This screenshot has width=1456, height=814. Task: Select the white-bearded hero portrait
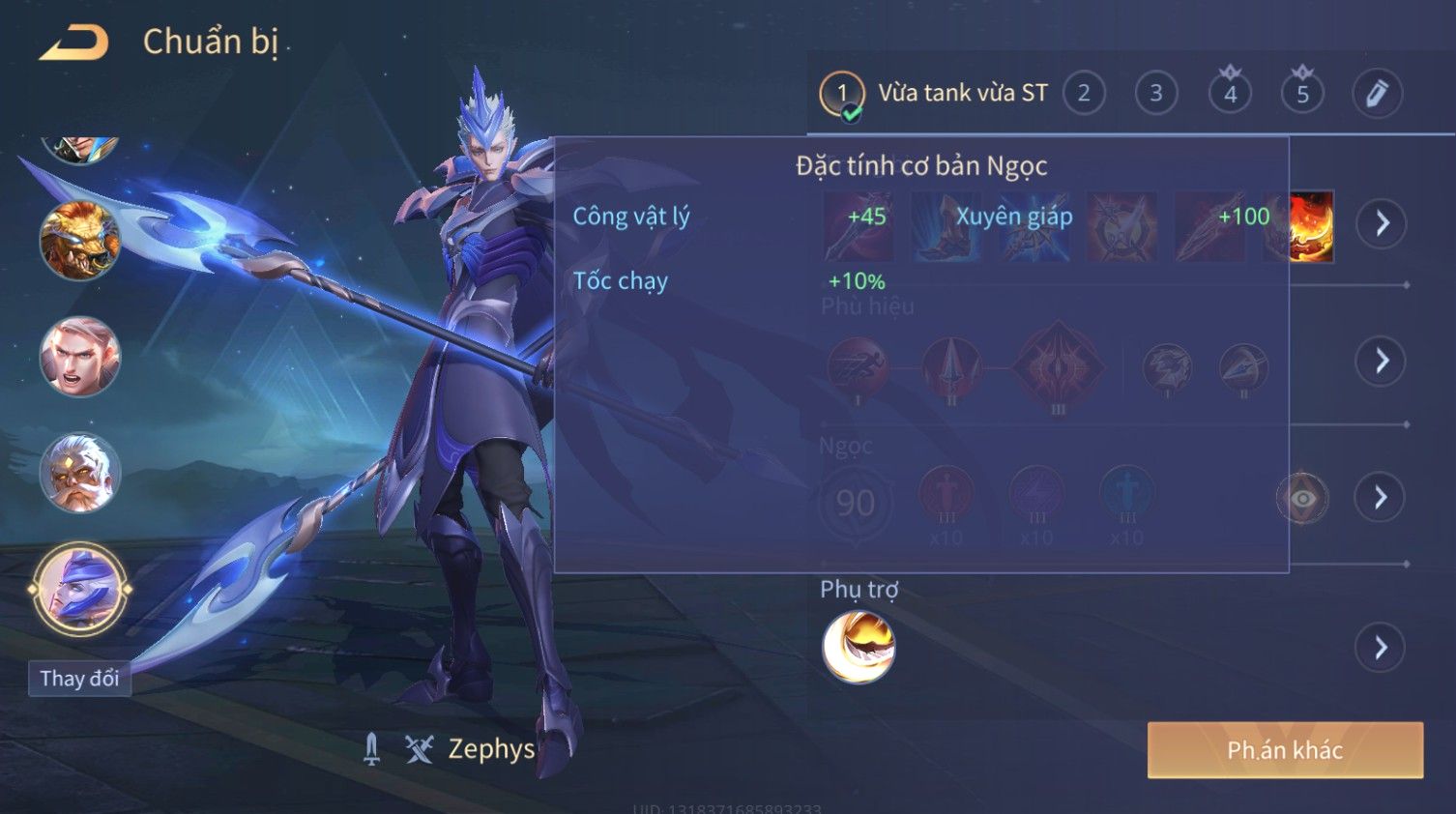pos(79,474)
